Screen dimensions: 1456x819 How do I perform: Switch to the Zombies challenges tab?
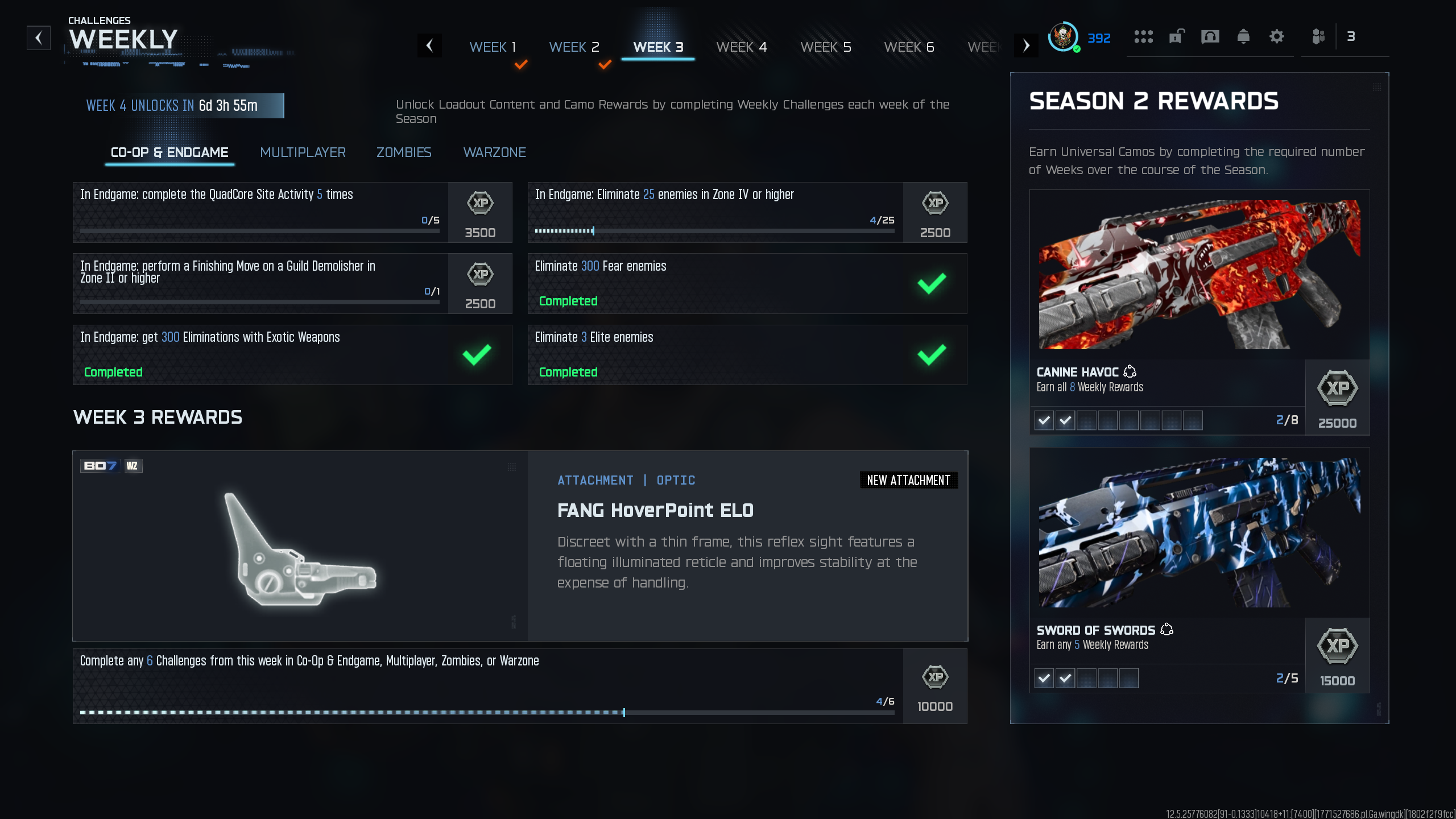click(x=403, y=152)
